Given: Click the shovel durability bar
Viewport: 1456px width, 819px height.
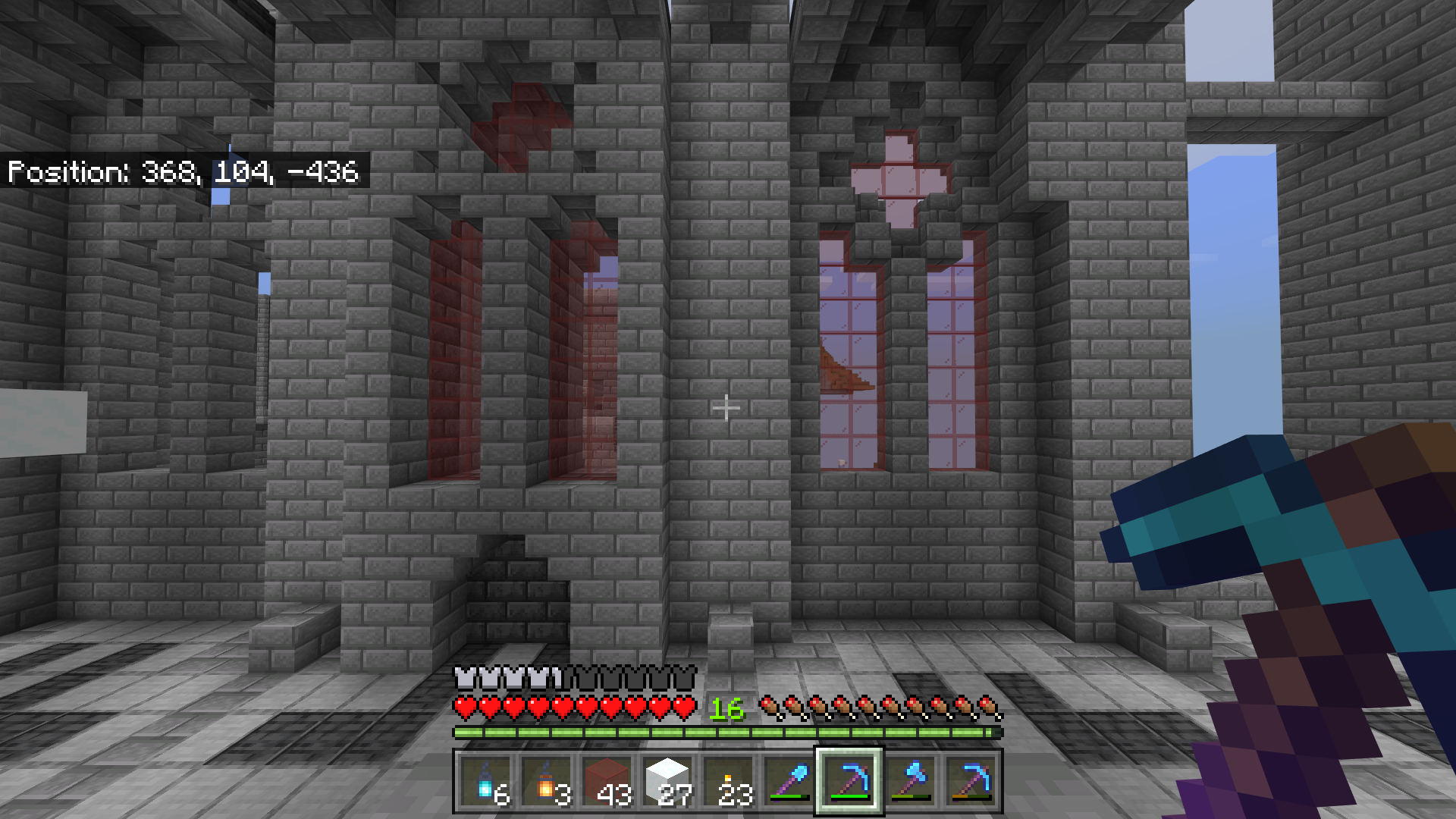Looking at the screenshot, I should 789,796.
